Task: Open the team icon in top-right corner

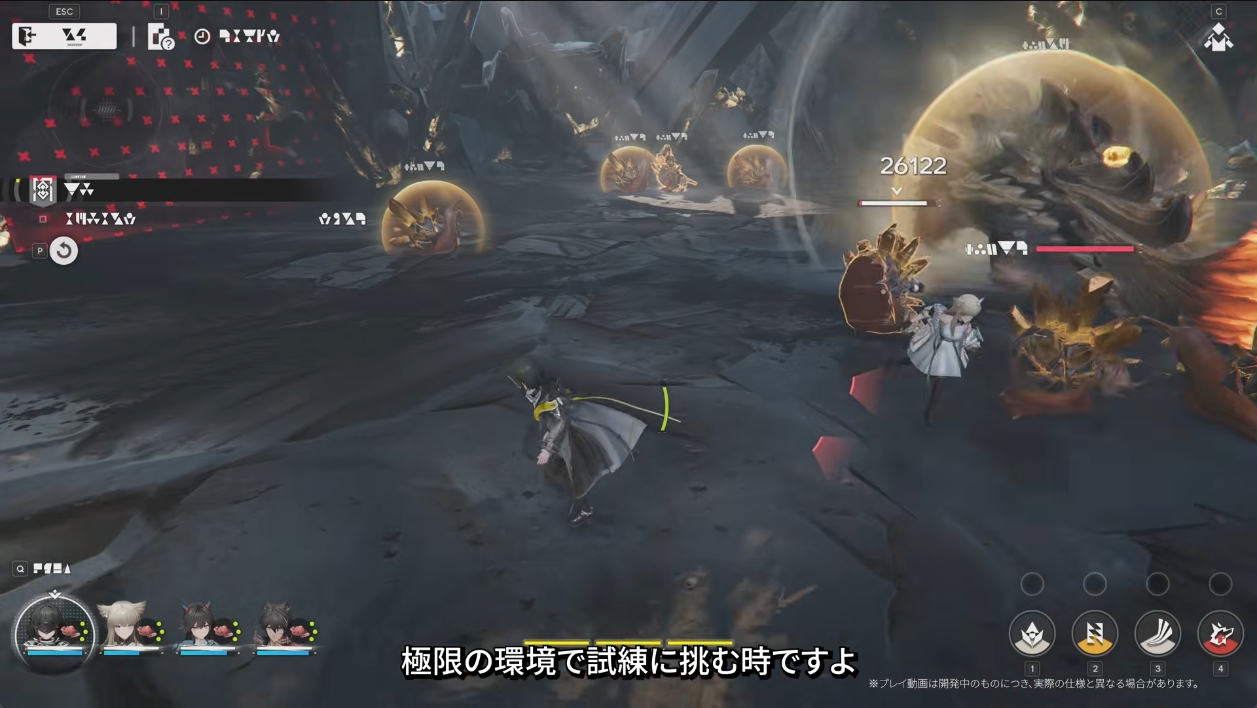Action: pos(1218,38)
